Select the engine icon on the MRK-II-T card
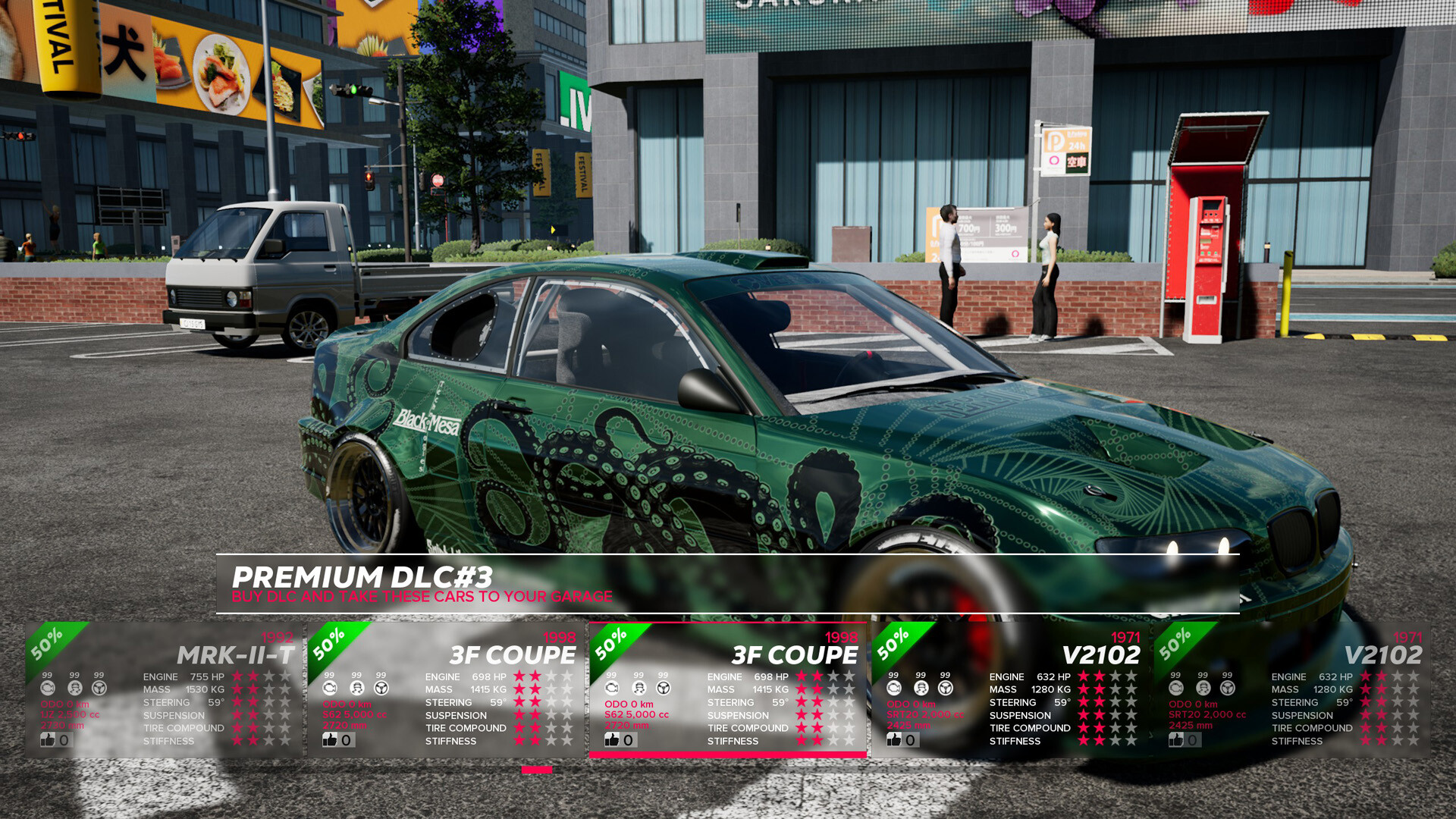The height and width of the screenshot is (819, 1456). click(x=48, y=689)
